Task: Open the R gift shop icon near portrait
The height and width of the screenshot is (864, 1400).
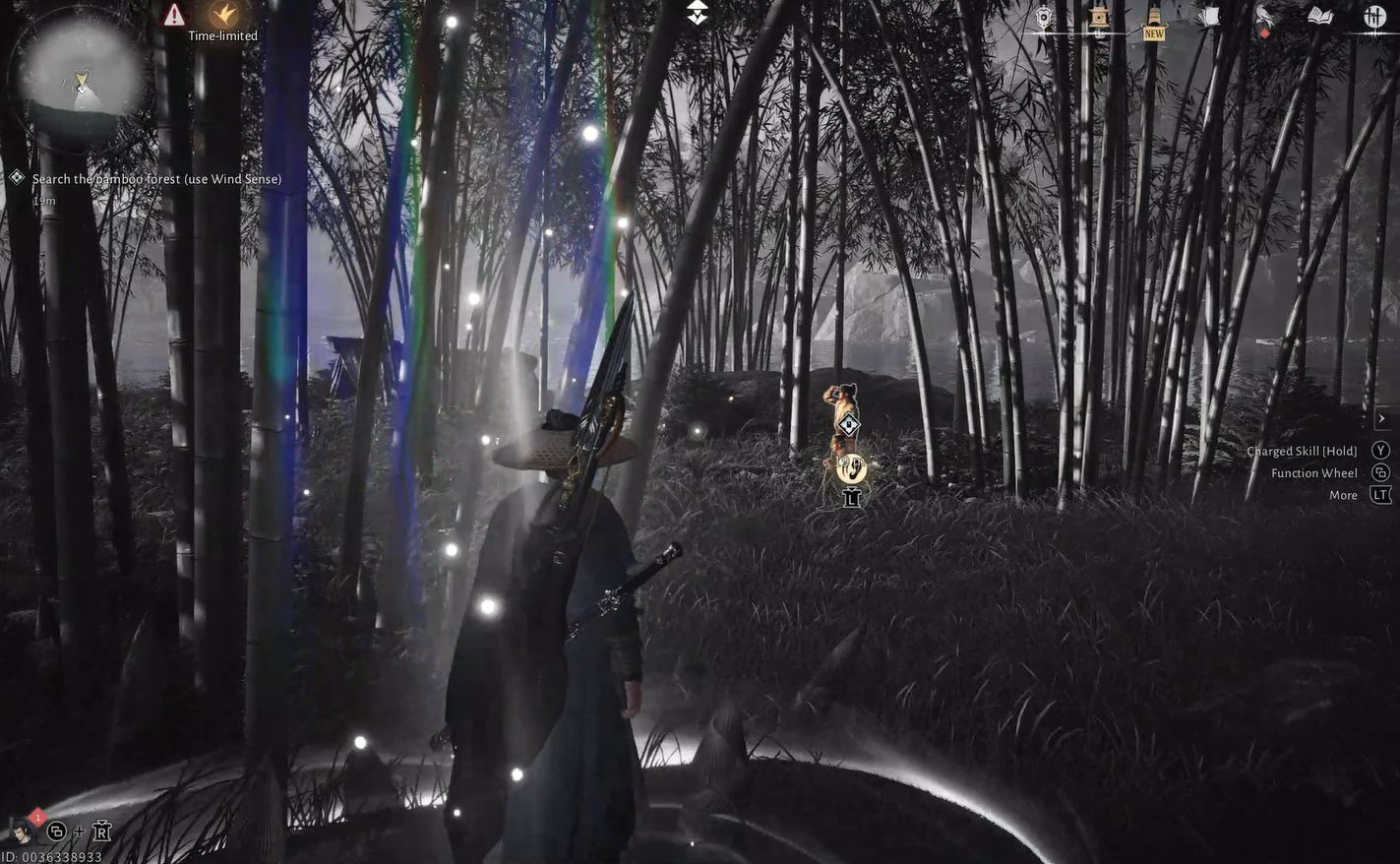Action: click(101, 831)
